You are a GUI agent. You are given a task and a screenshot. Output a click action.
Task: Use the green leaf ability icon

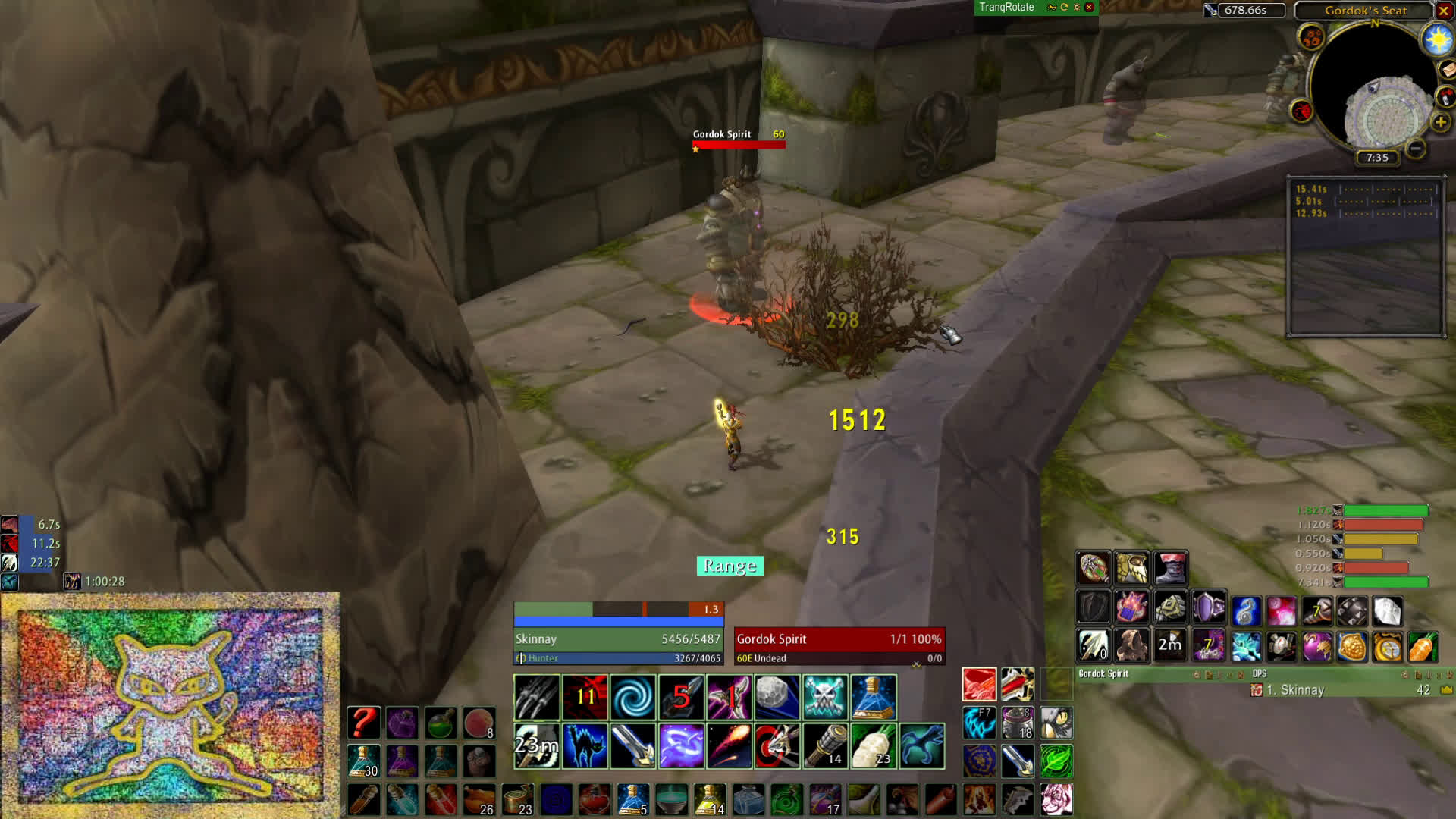[x=1056, y=761]
